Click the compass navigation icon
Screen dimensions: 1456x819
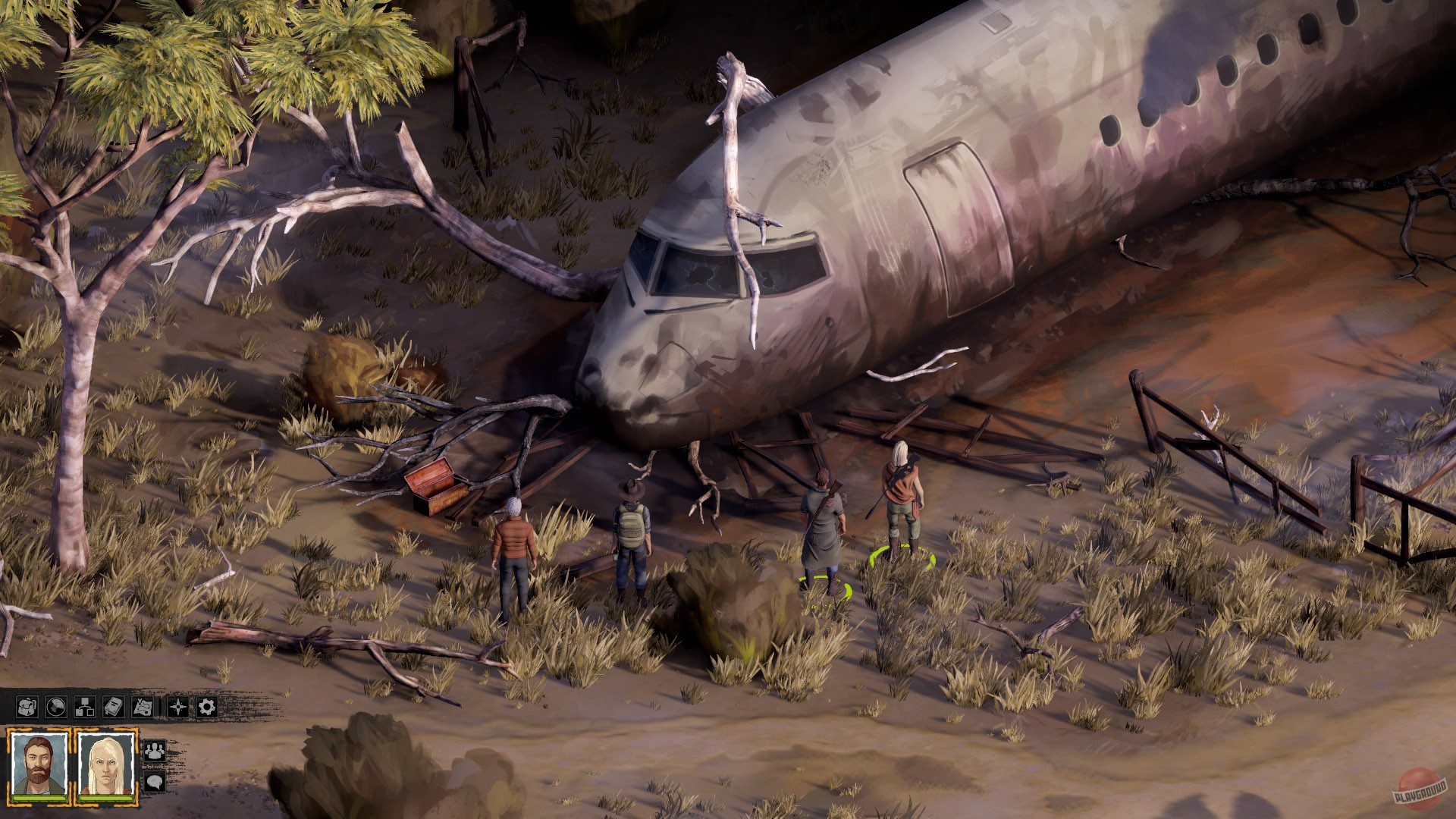tap(177, 708)
